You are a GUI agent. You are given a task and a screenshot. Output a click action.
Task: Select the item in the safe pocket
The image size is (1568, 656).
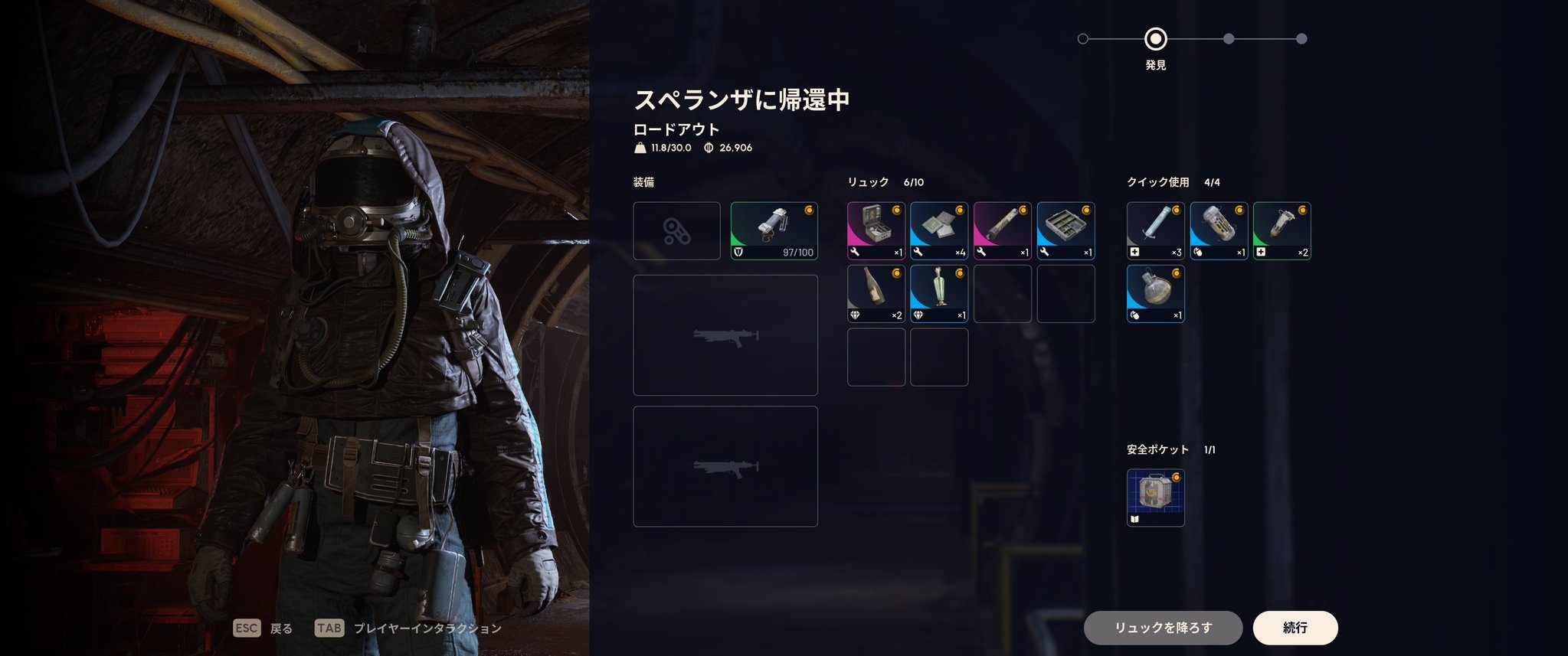coord(1155,498)
